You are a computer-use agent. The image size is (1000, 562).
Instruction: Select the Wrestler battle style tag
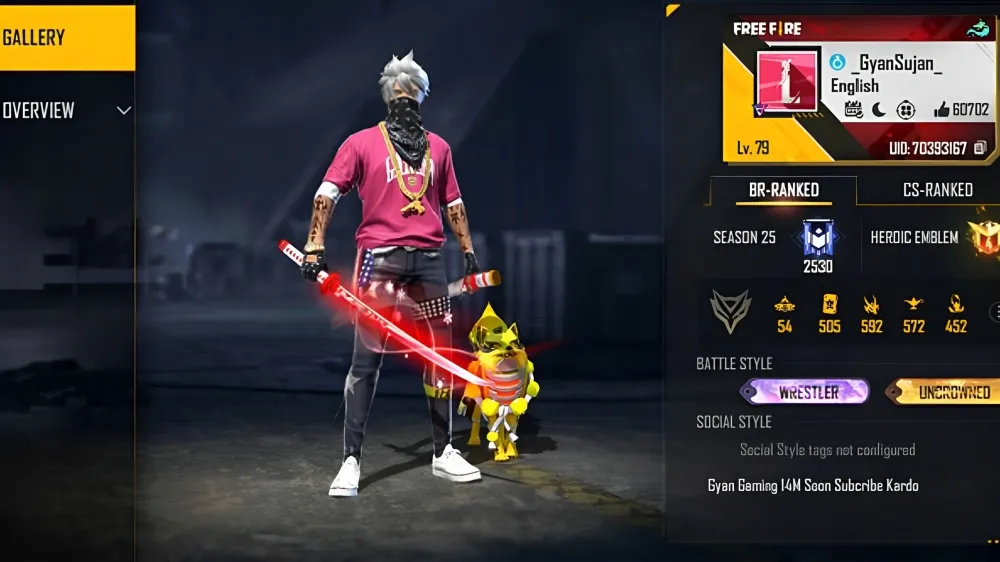point(808,392)
